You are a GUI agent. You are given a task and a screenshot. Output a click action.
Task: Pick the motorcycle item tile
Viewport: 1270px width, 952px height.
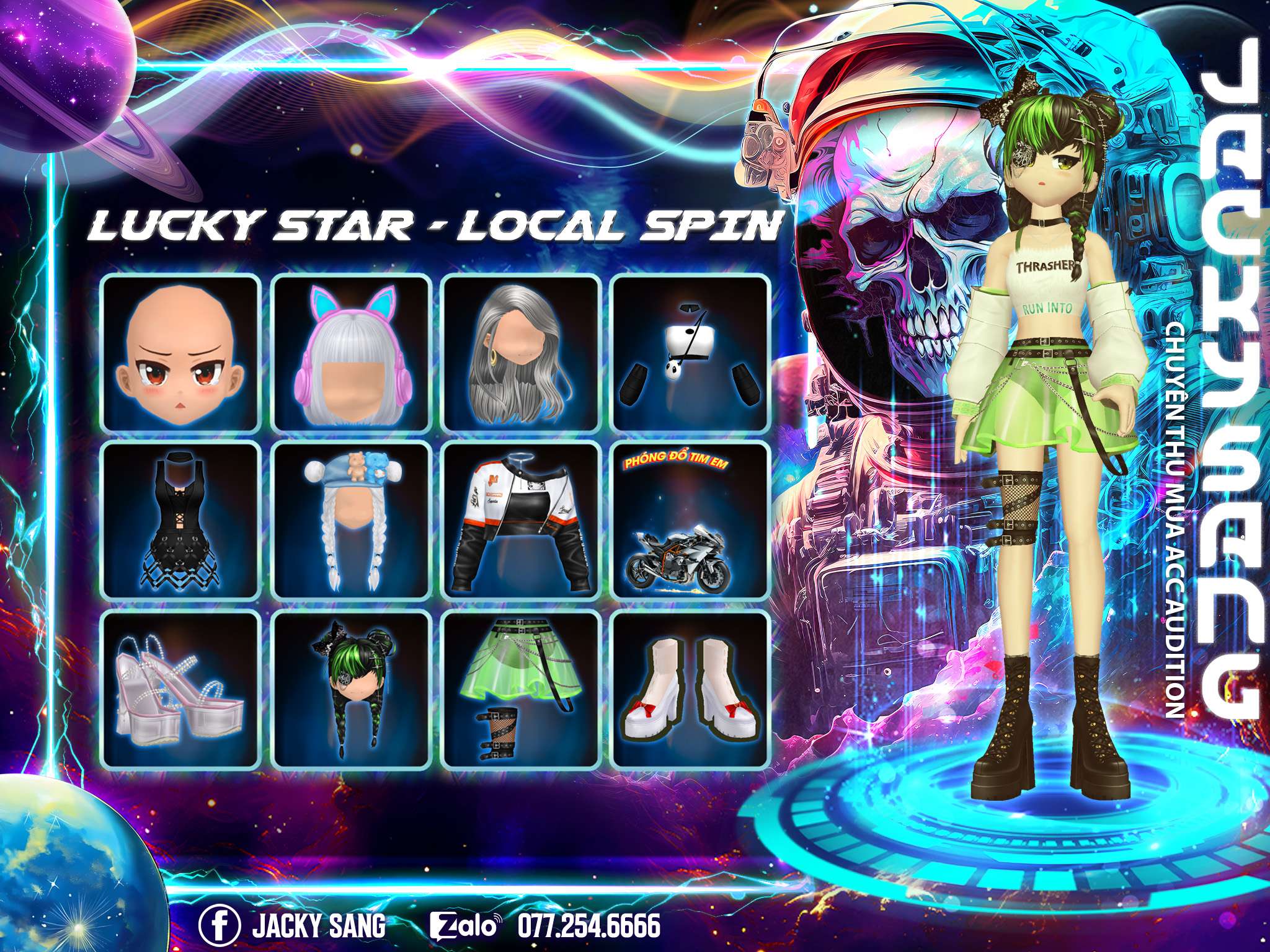pos(690,519)
